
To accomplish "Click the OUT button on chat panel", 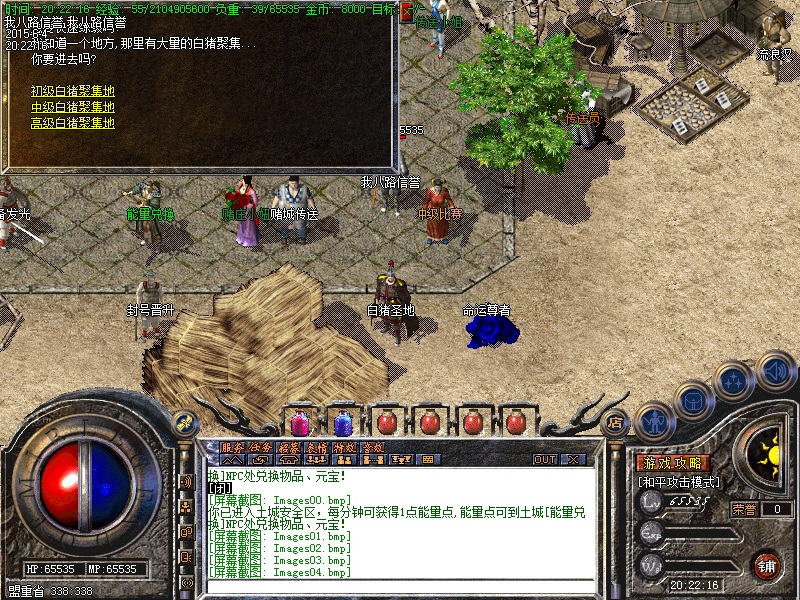I will (x=545, y=460).
